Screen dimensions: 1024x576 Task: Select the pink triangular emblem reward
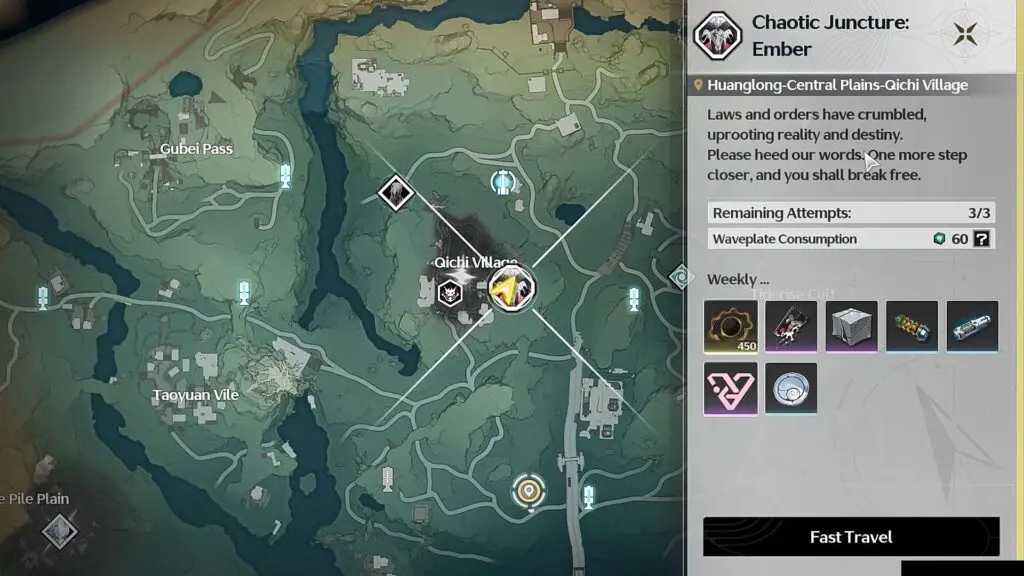[730, 389]
